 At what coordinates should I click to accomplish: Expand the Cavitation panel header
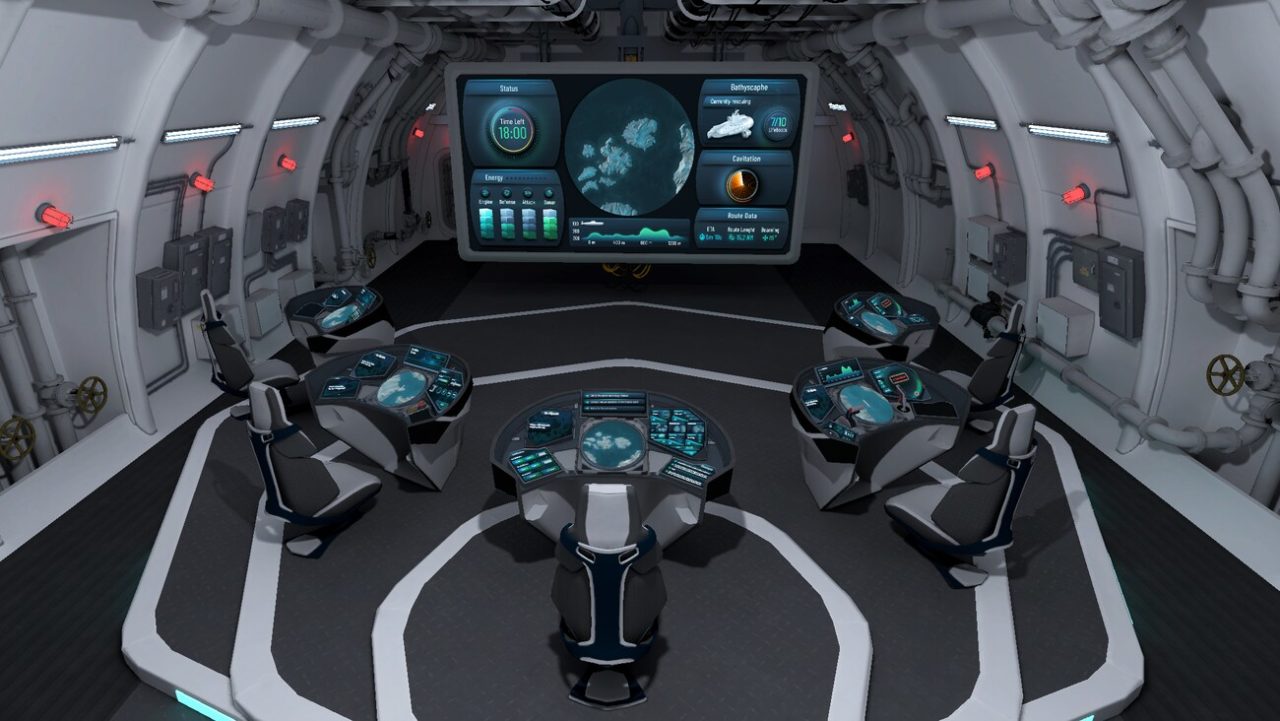[745, 158]
